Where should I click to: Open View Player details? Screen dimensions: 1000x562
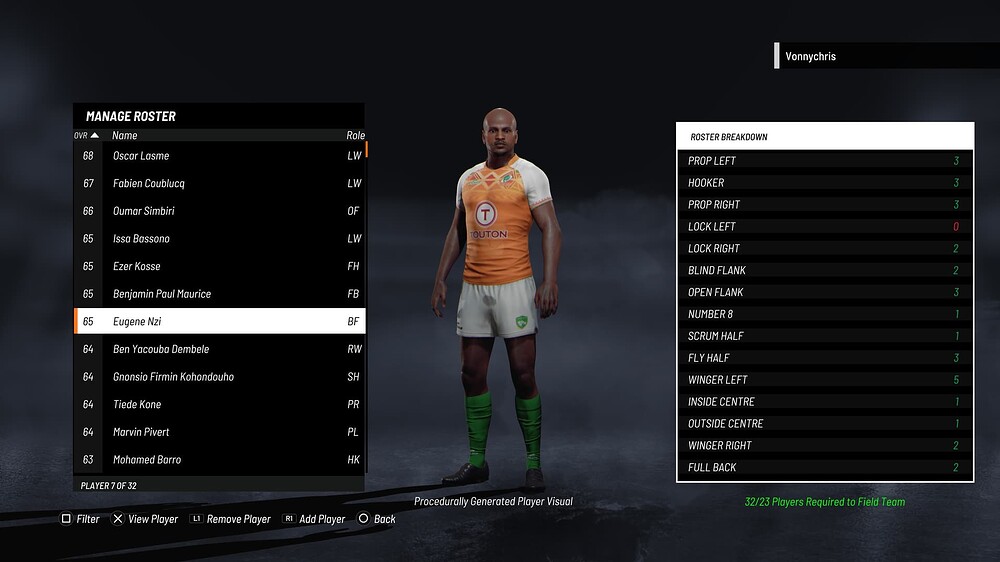click(x=145, y=519)
